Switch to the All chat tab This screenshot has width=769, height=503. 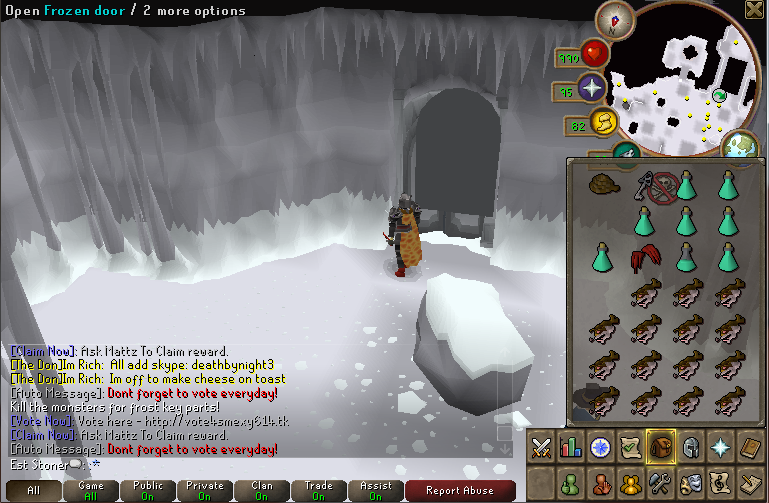click(33, 490)
